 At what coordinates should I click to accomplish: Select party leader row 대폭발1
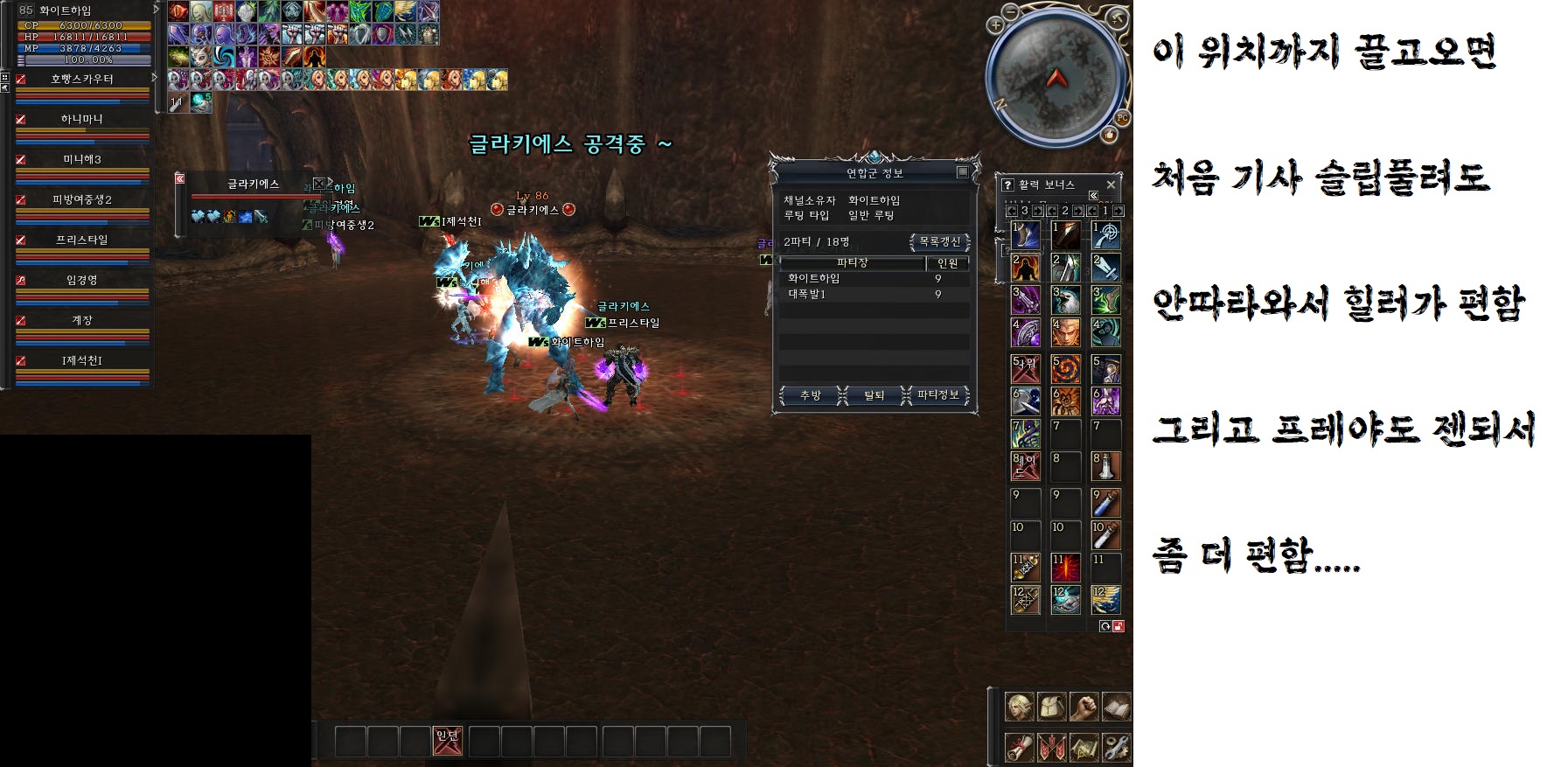(807, 295)
